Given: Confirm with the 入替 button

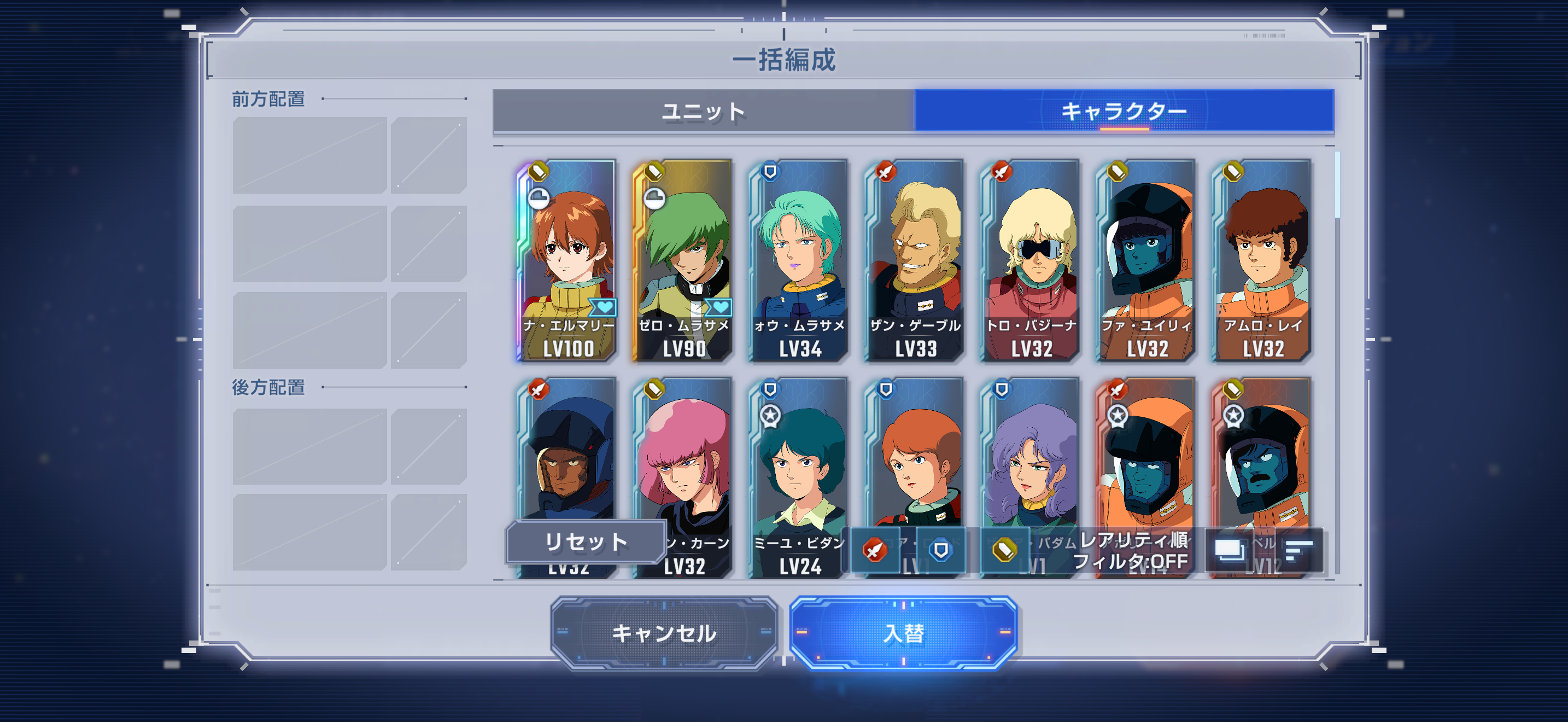Looking at the screenshot, I should [x=903, y=633].
